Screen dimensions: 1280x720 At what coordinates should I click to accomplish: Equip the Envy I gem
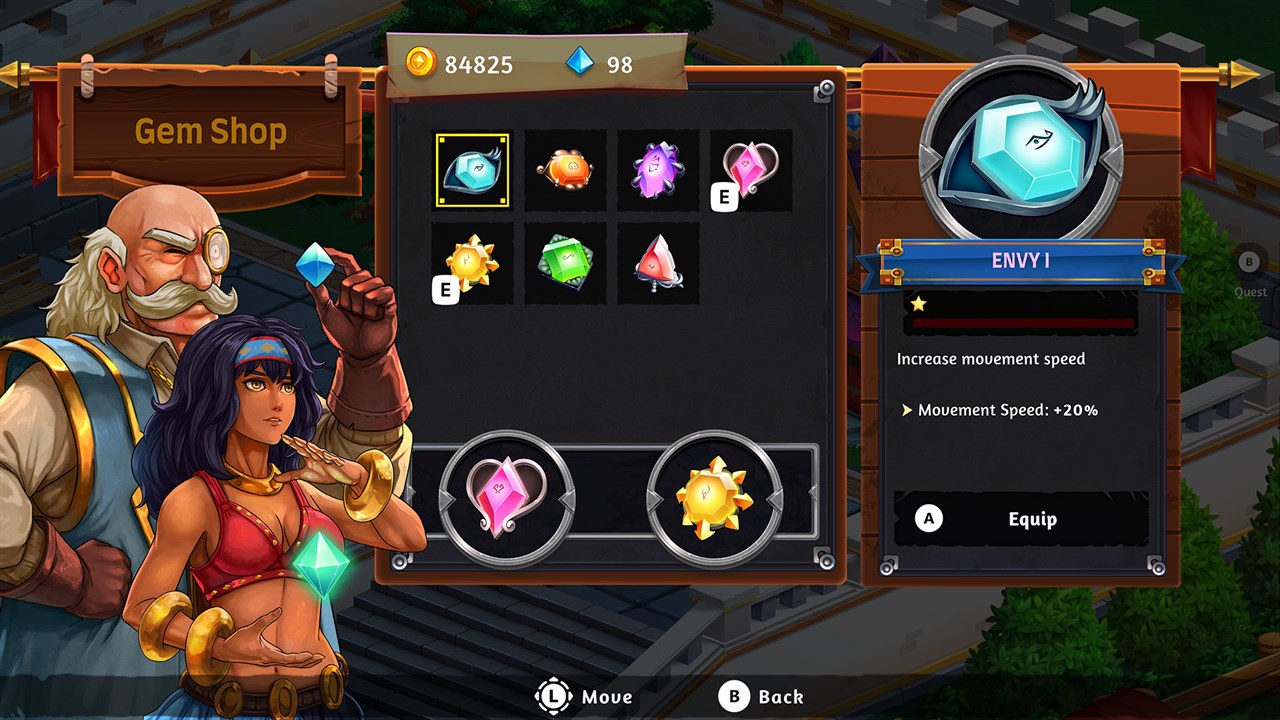1020,519
